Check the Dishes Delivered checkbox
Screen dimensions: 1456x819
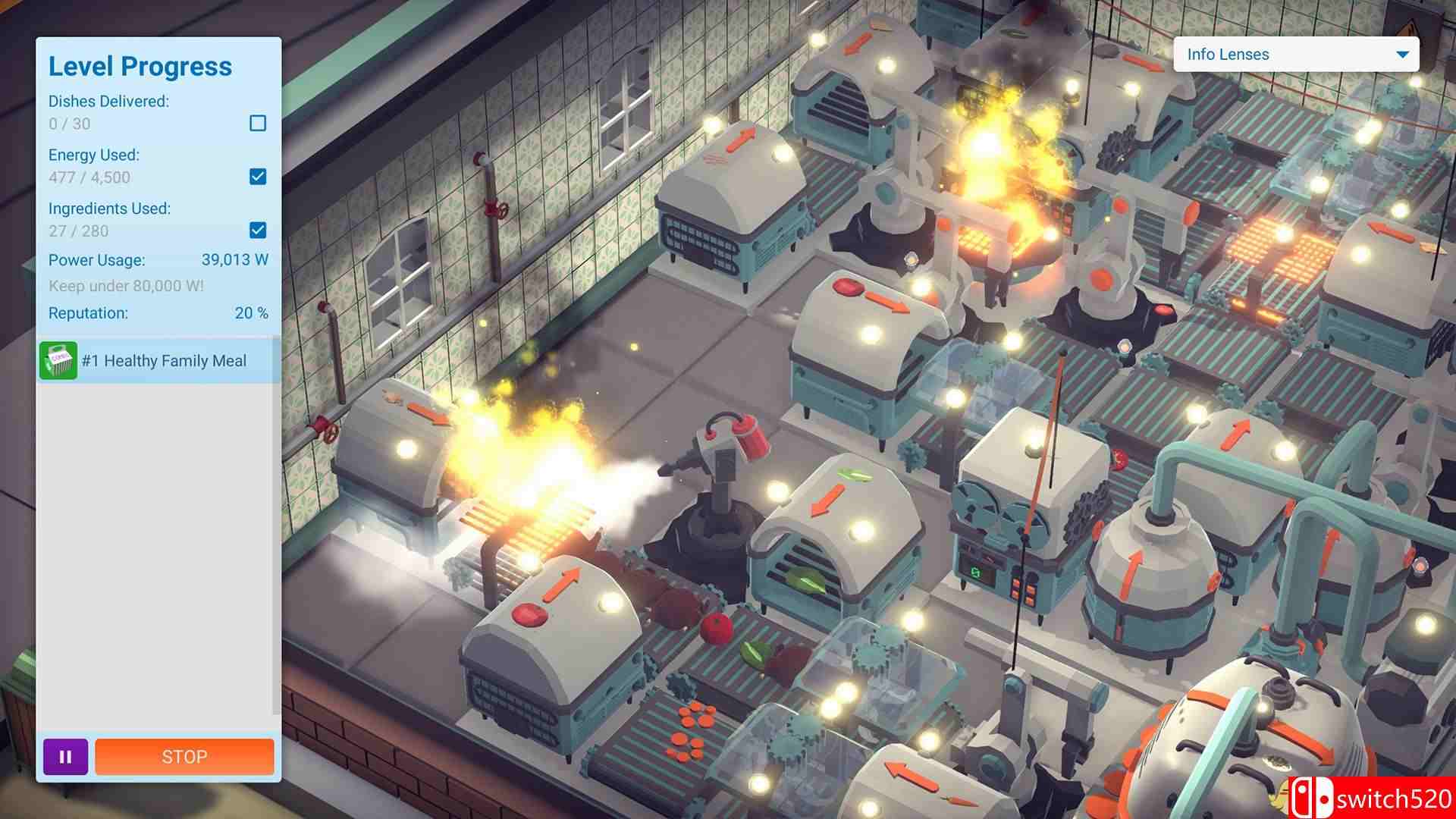coord(259,122)
